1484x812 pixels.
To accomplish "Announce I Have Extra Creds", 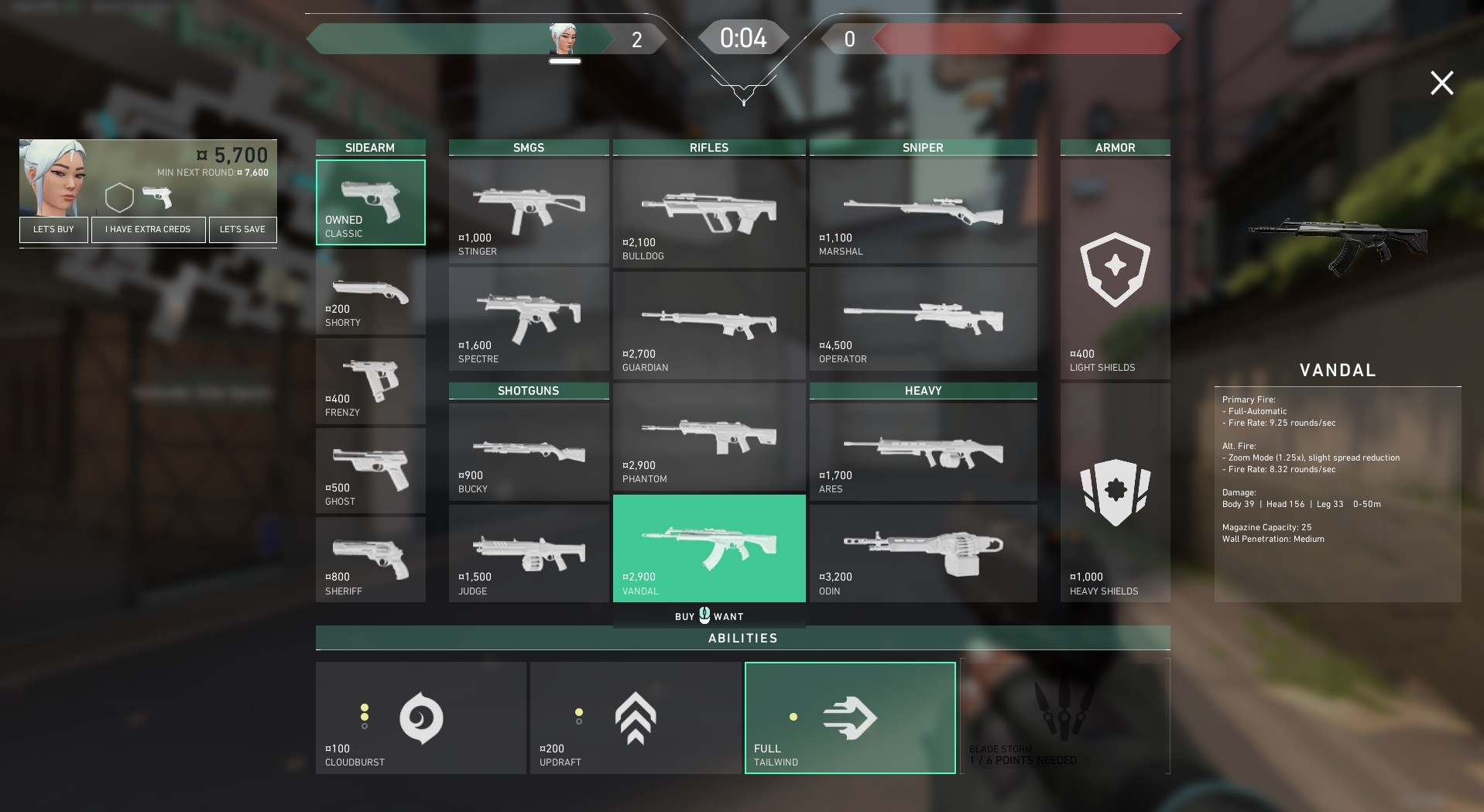I will [x=148, y=229].
